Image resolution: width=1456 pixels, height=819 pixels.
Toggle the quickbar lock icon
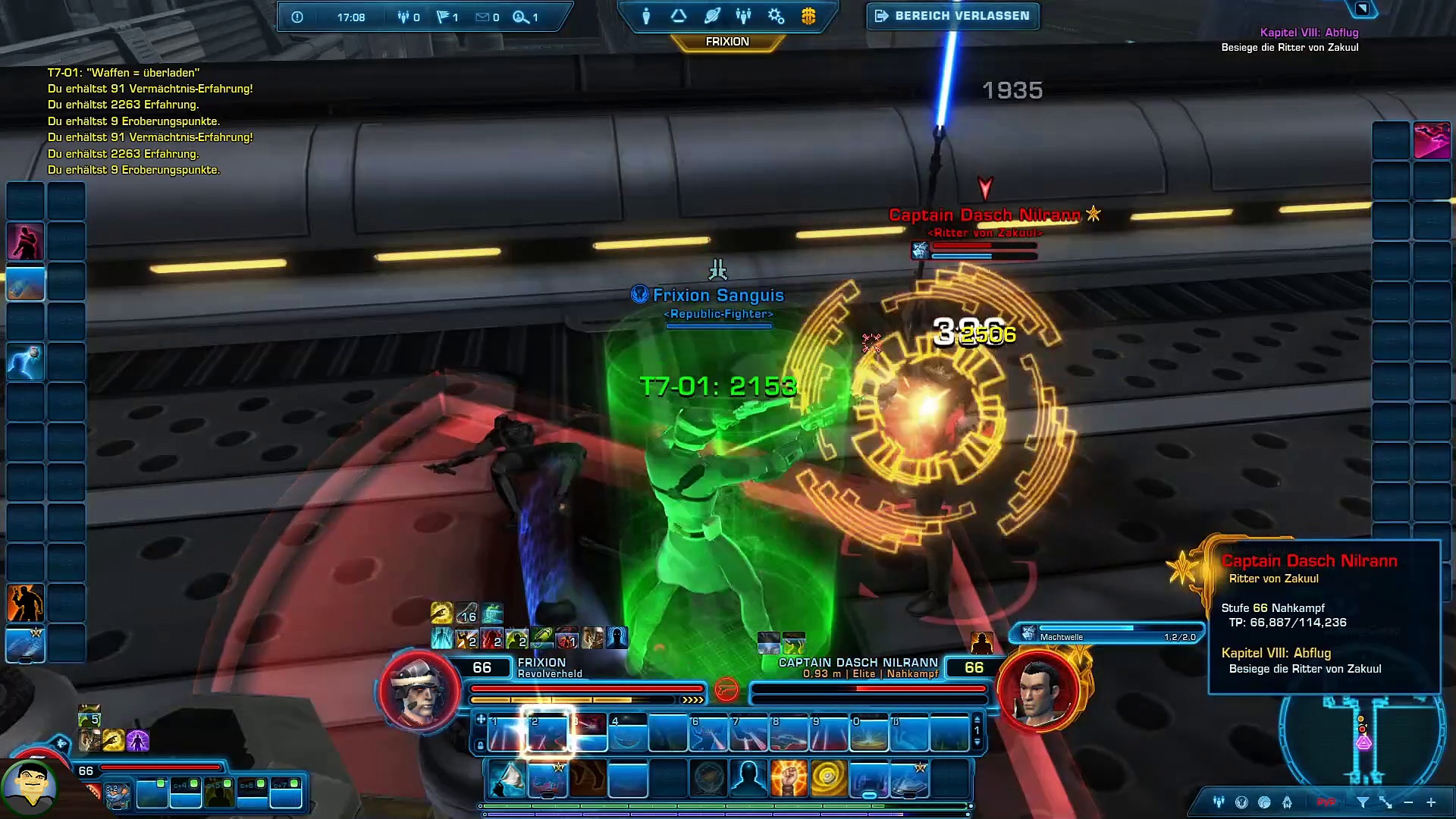tap(480, 745)
